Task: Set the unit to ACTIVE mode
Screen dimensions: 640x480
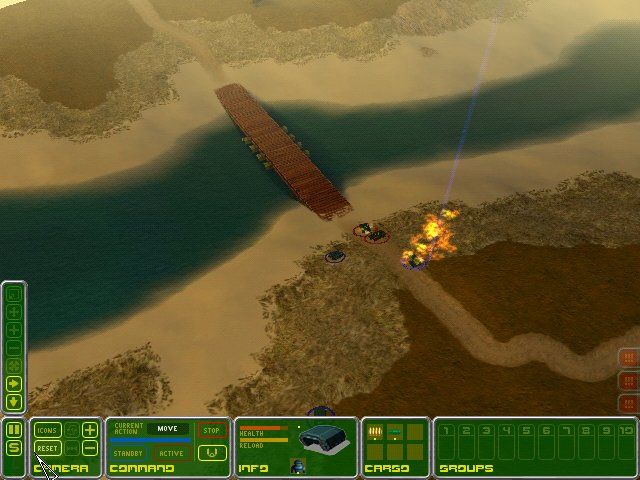Action: pyautogui.click(x=171, y=453)
